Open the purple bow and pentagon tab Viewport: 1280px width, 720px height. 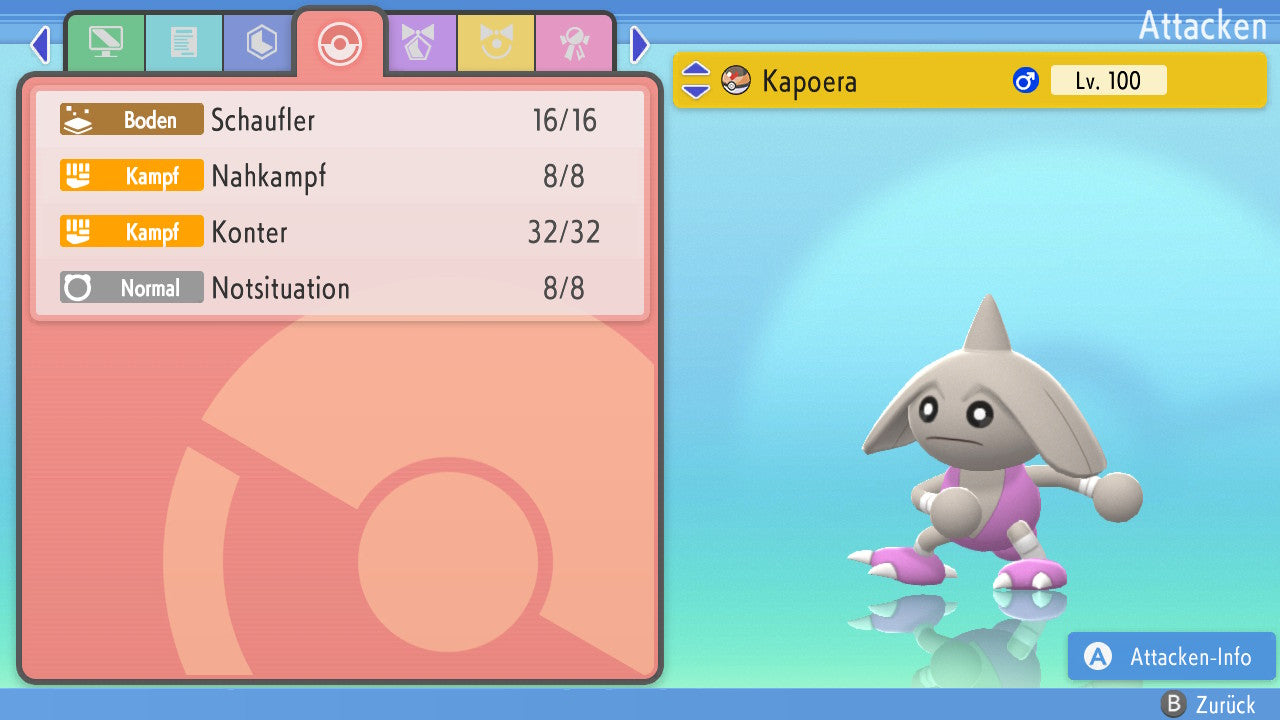pos(418,42)
